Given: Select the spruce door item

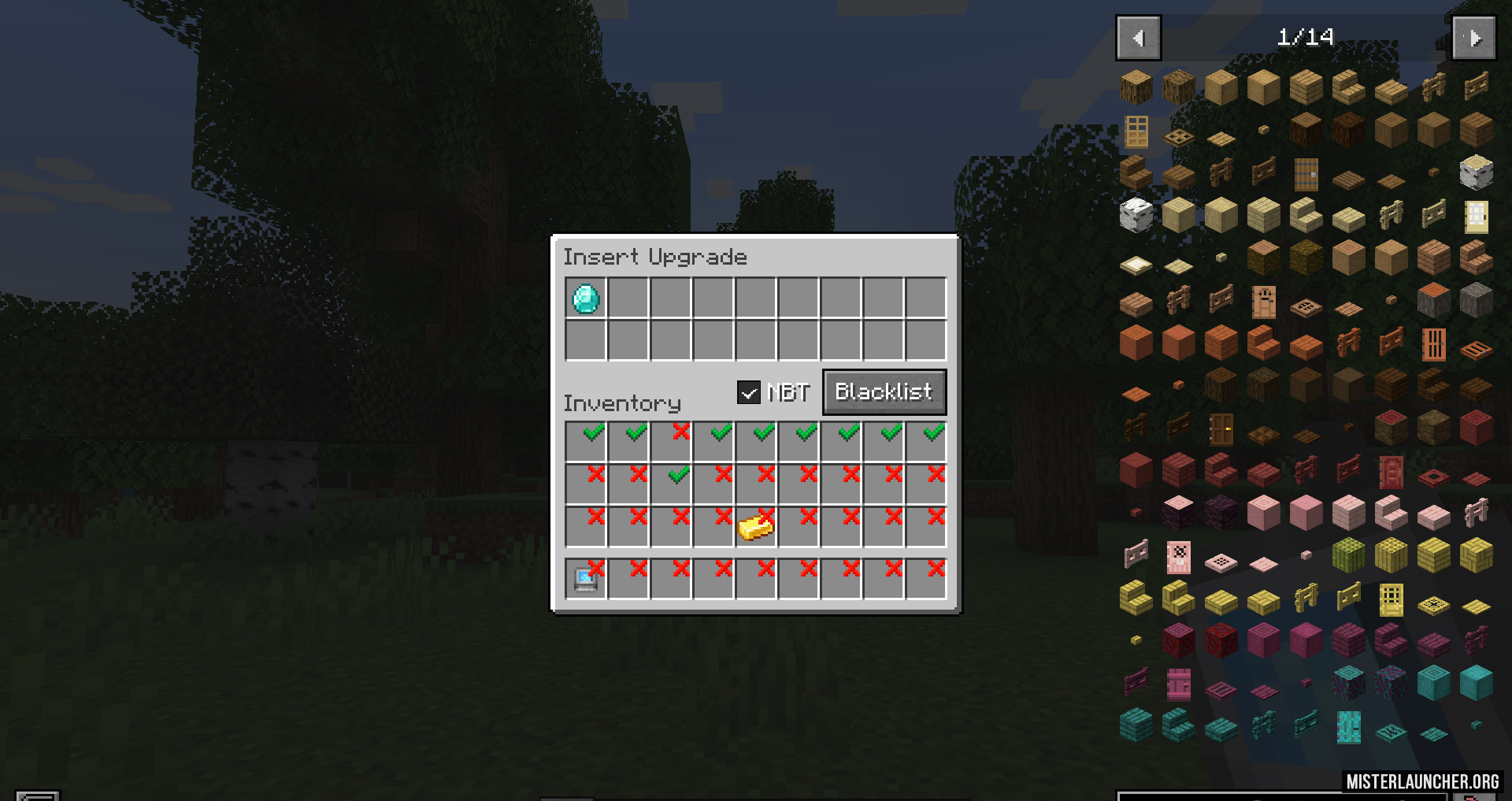Looking at the screenshot, I should 1306,174.
